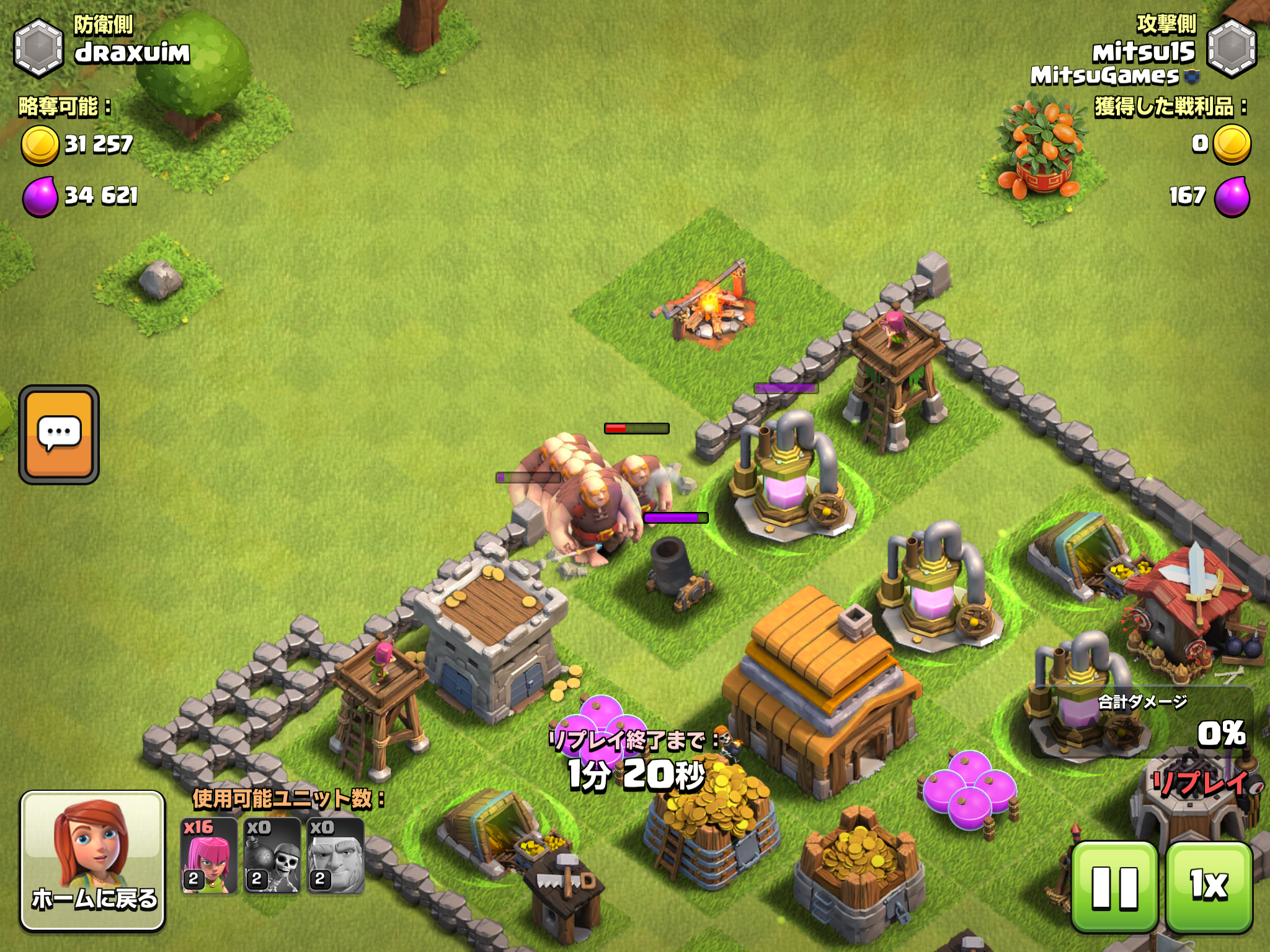Select the Wall Breaker troop slot
The image size is (1270, 952).
pyautogui.click(x=272, y=856)
